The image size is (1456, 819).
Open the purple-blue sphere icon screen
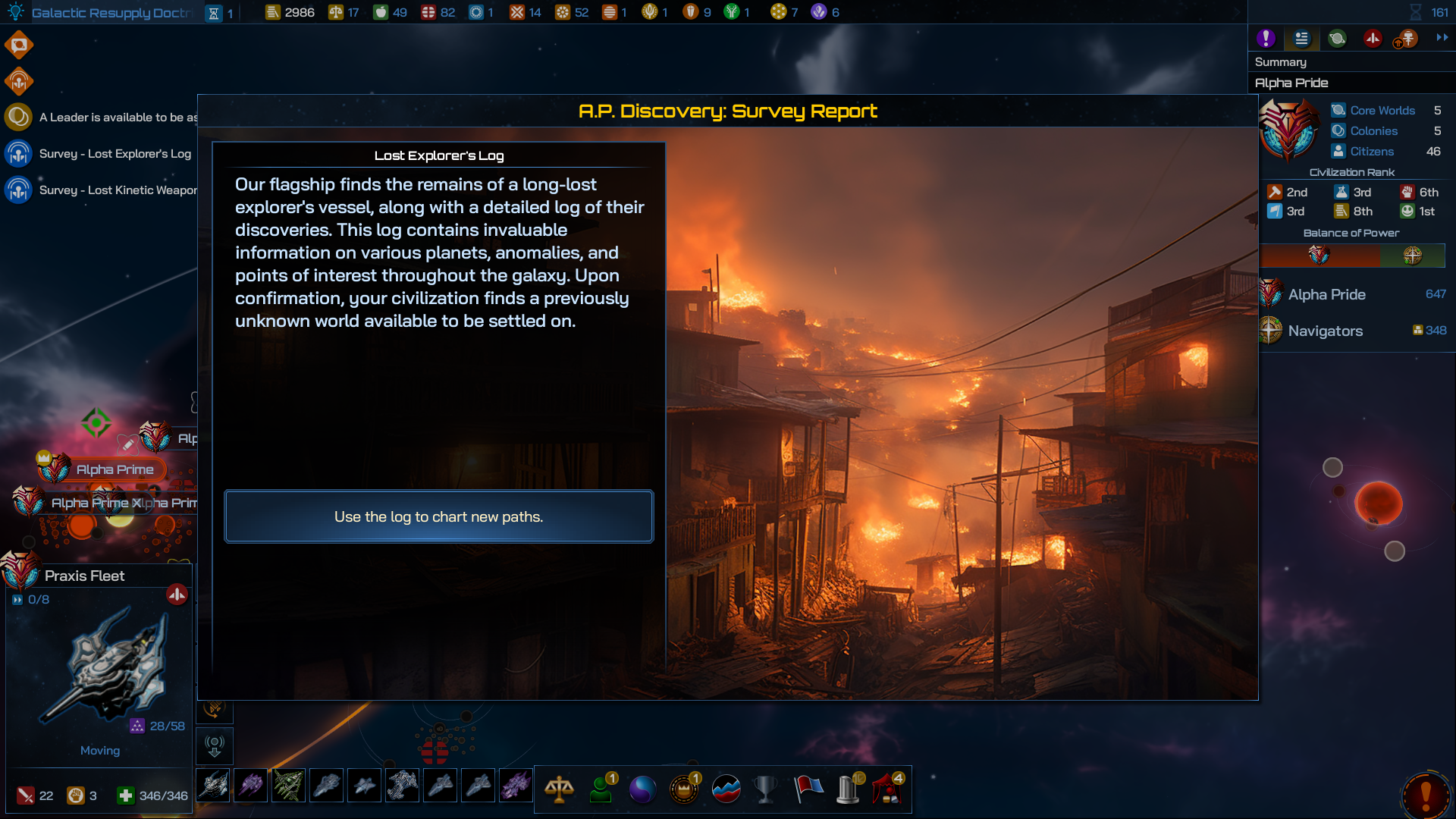coord(642,789)
